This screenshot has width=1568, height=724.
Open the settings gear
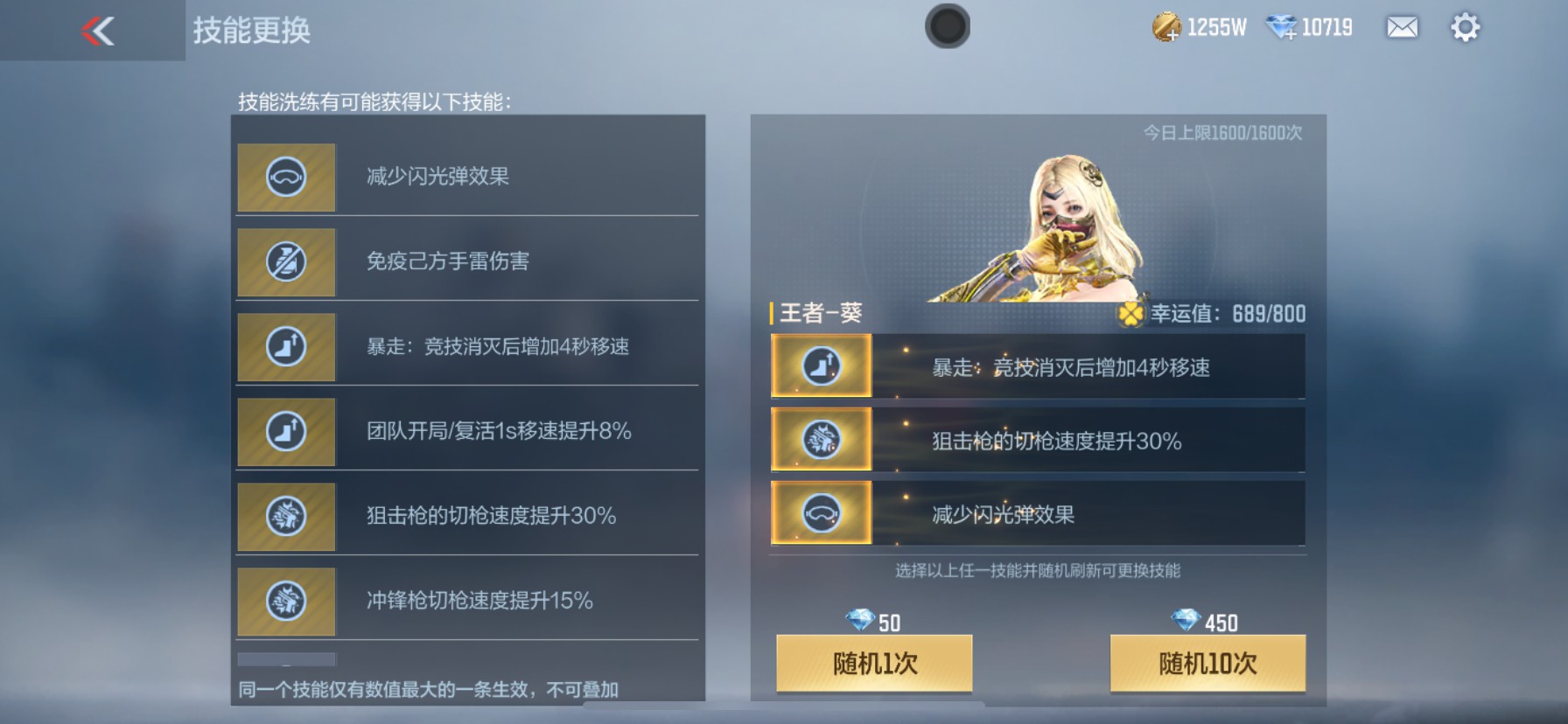1463,28
